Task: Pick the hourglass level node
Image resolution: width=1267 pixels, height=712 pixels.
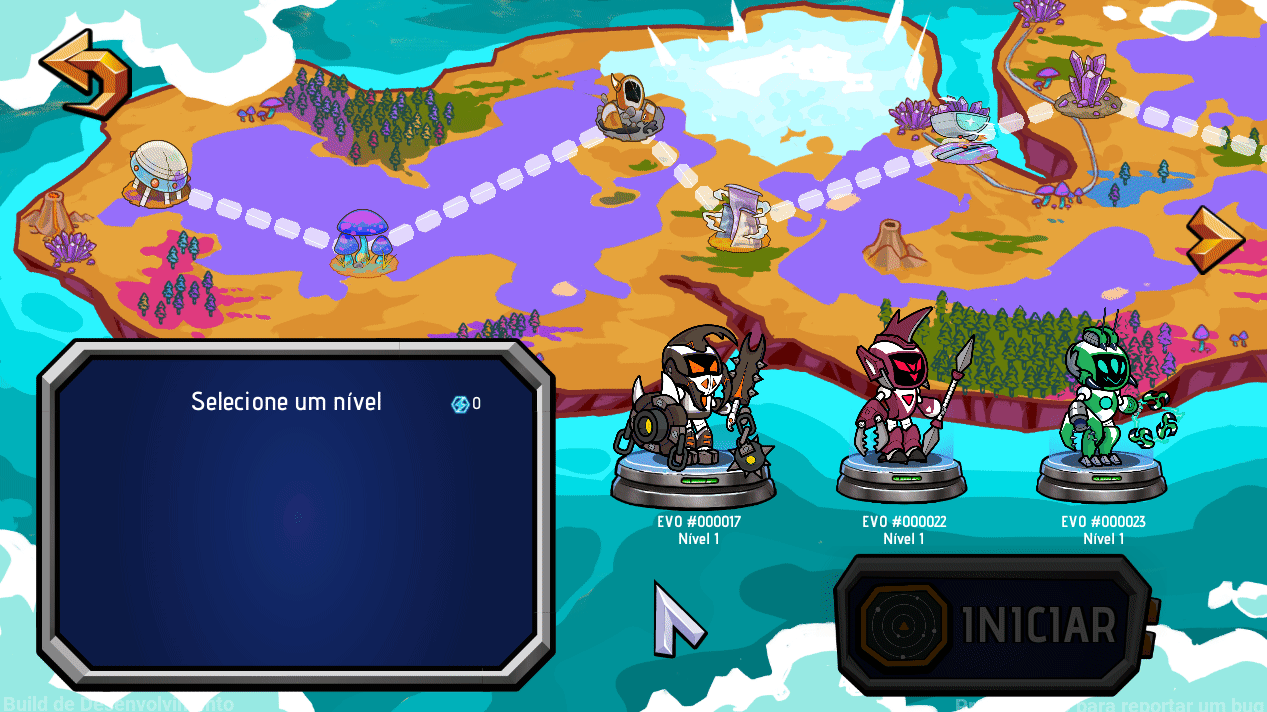Action: pyautogui.click(x=738, y=216)
